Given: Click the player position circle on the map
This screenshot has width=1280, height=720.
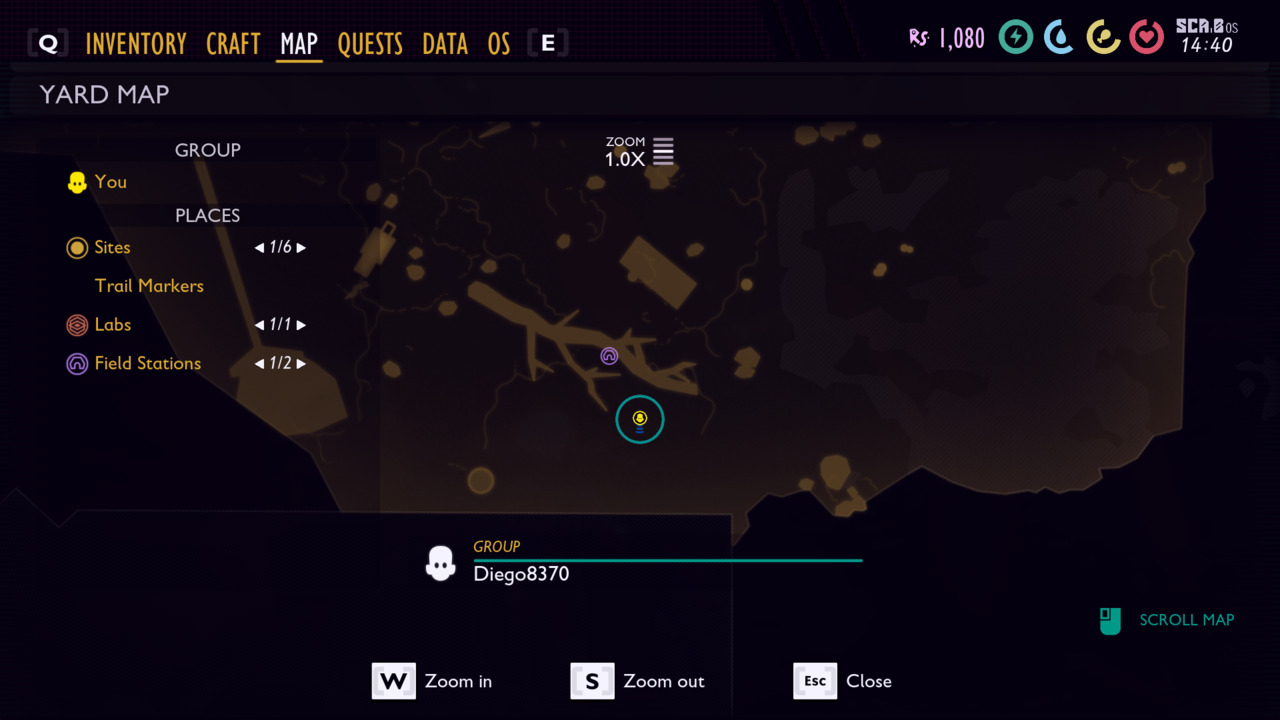Looking at the screenshot, I should [x=639, y=419].
